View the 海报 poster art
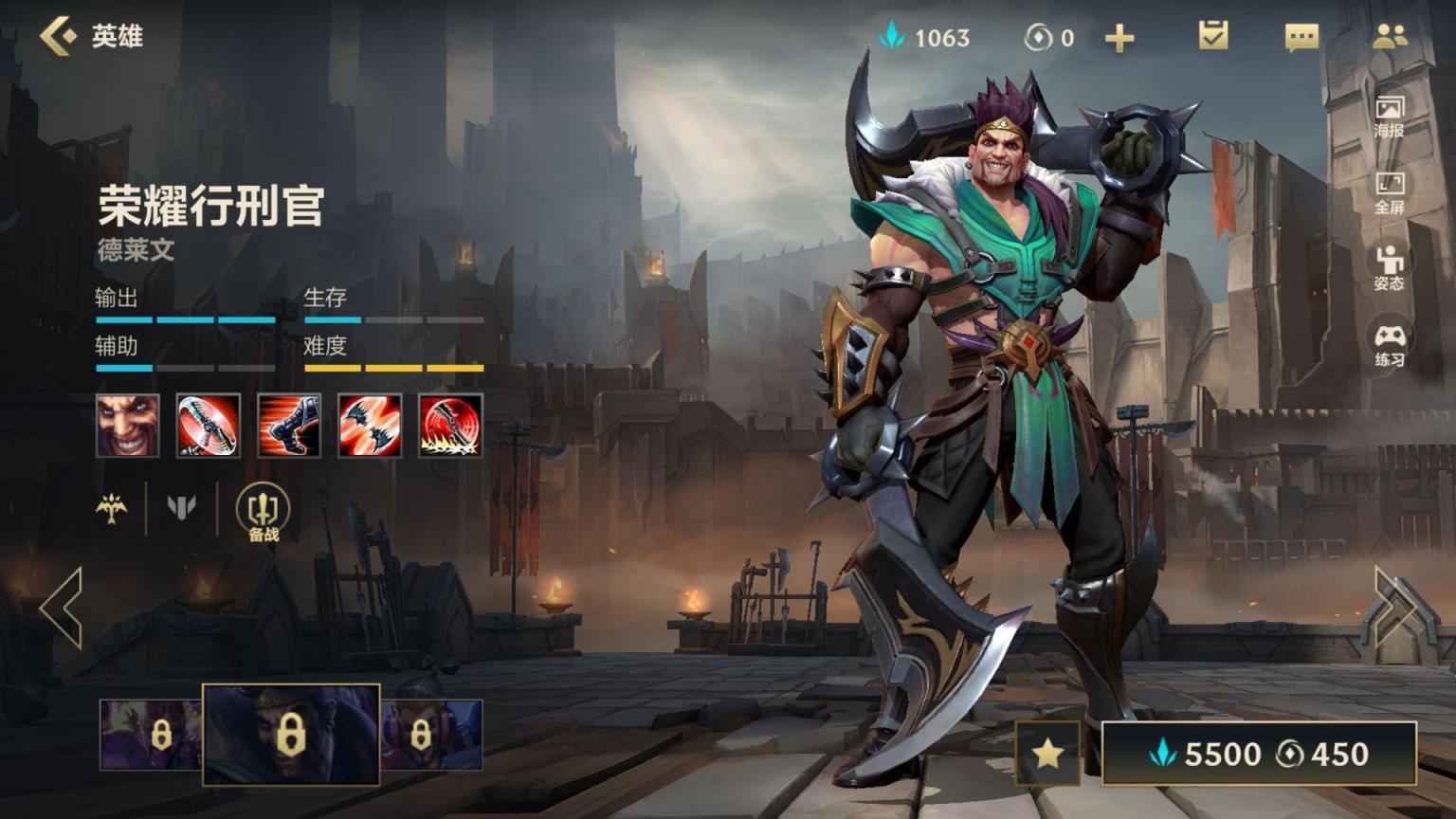The width and height of the screenshot is (1456, 819). point(1389,116)
